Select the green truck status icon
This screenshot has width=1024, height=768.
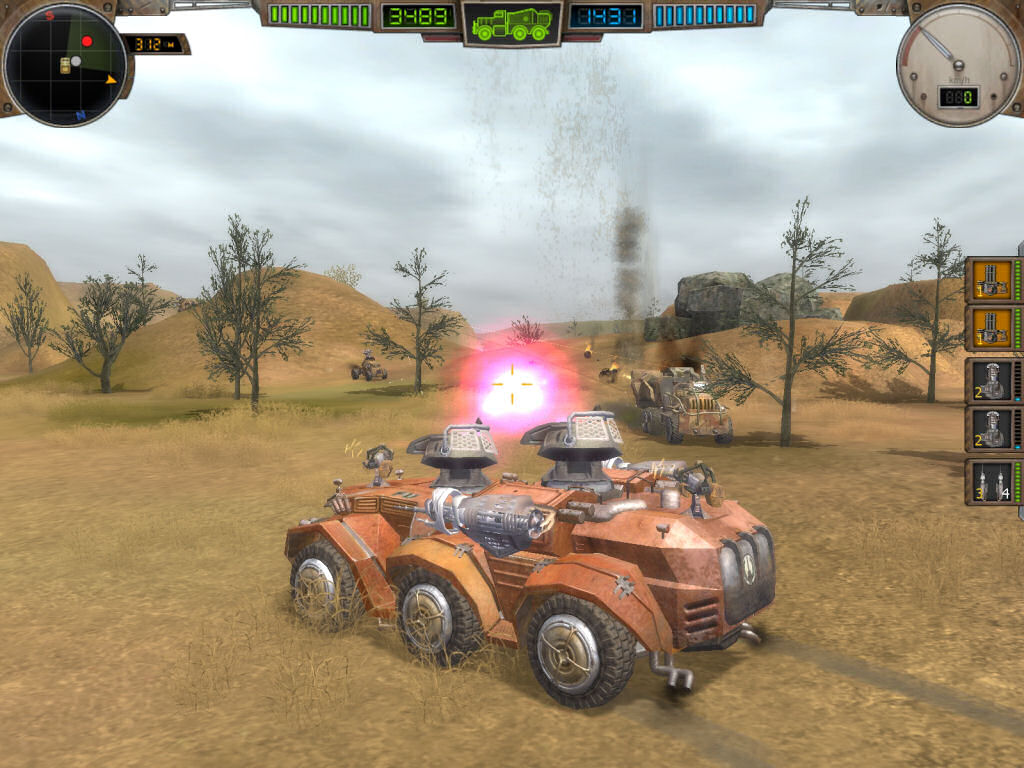pos(511,23)
